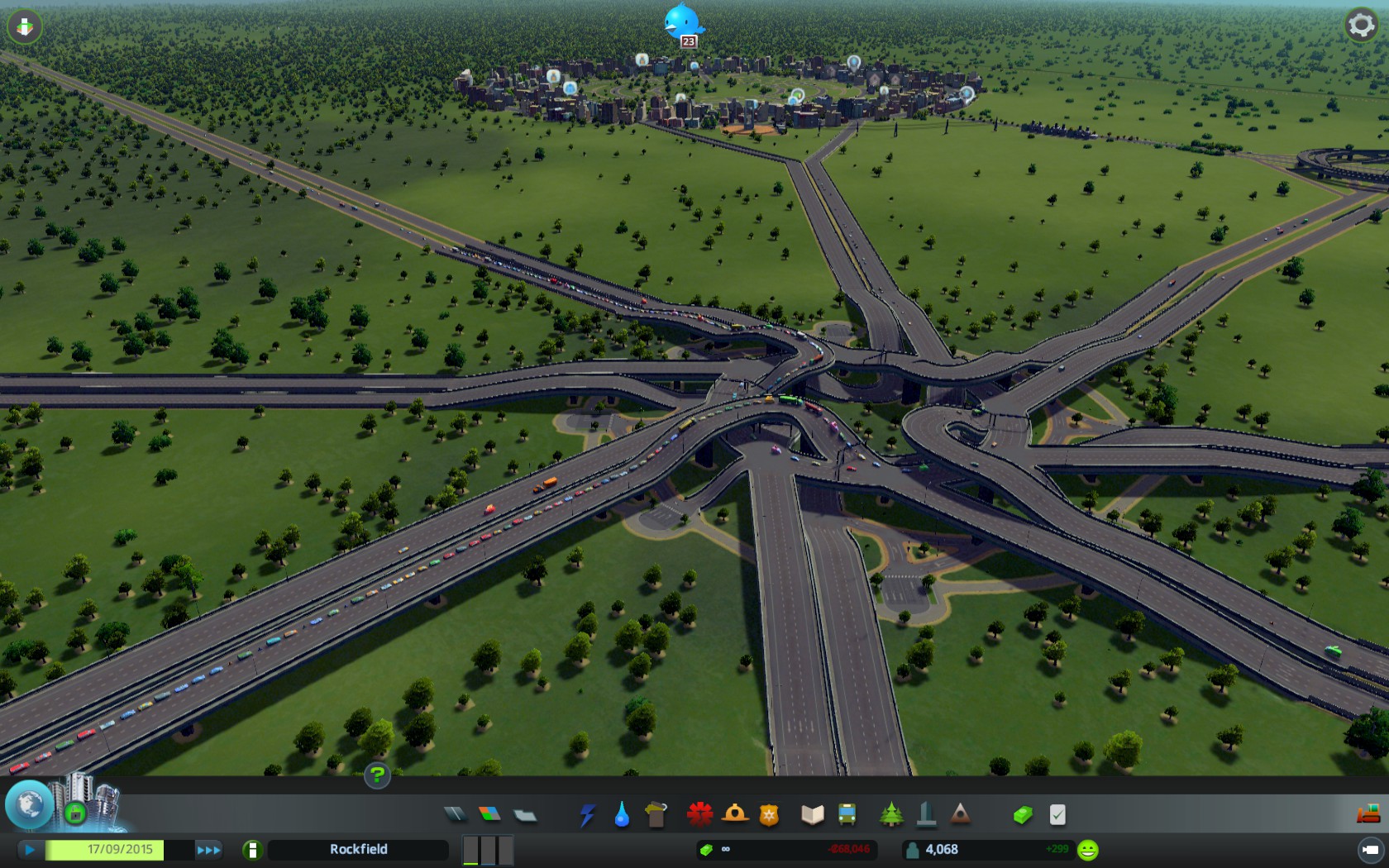
Task: Open the Electricity menu (lightning bolt)
Action: pos(587,815)
